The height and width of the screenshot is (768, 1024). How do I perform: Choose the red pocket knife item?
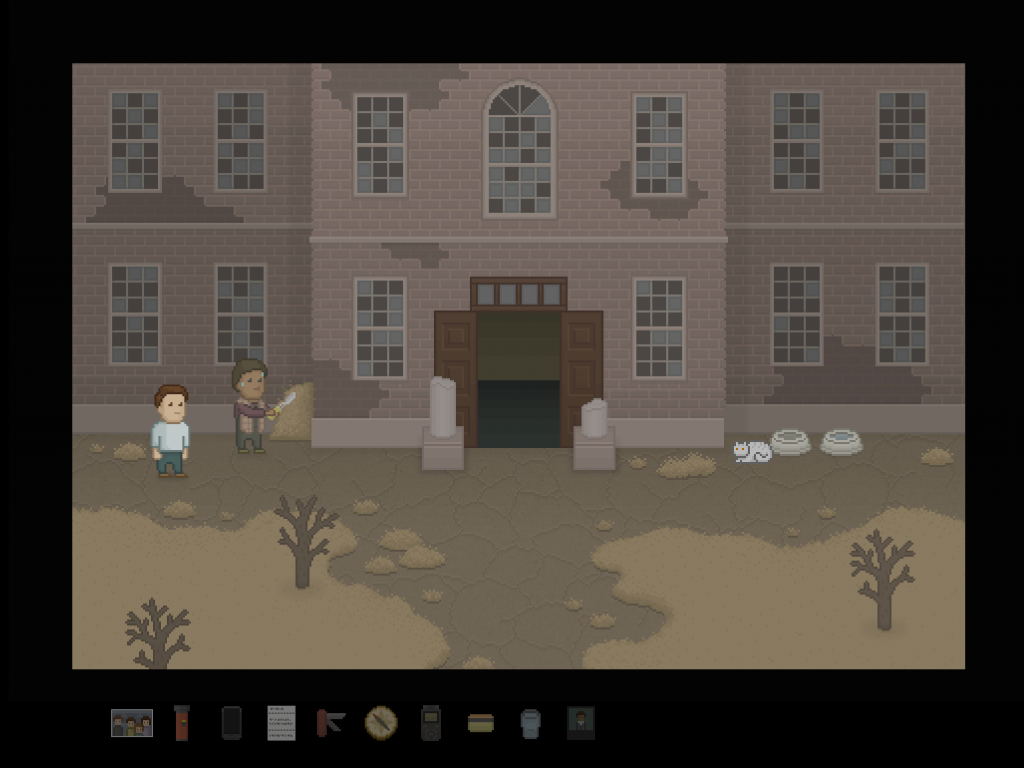point(330,722)
